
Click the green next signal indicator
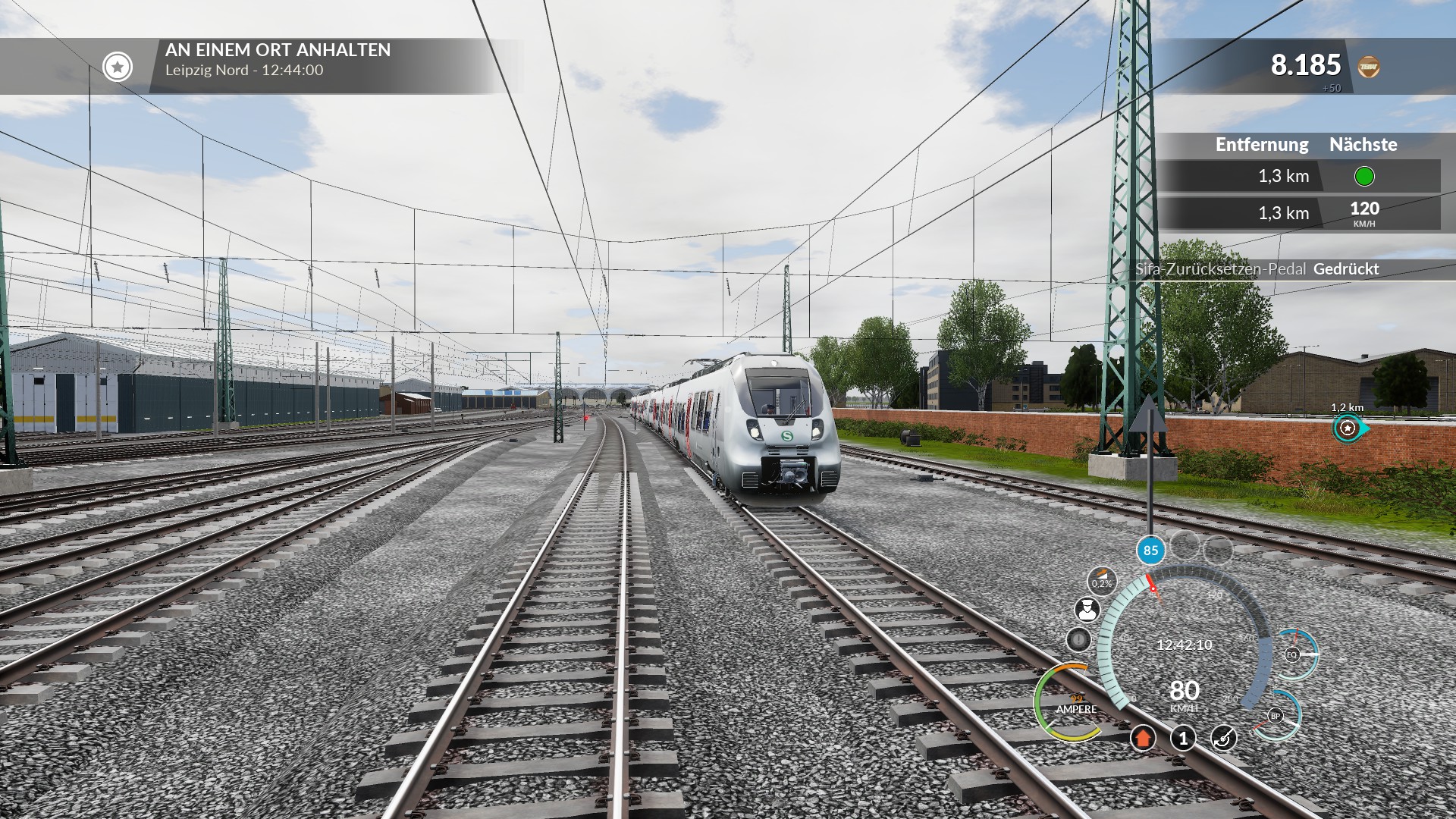(x=1363, y=177)
